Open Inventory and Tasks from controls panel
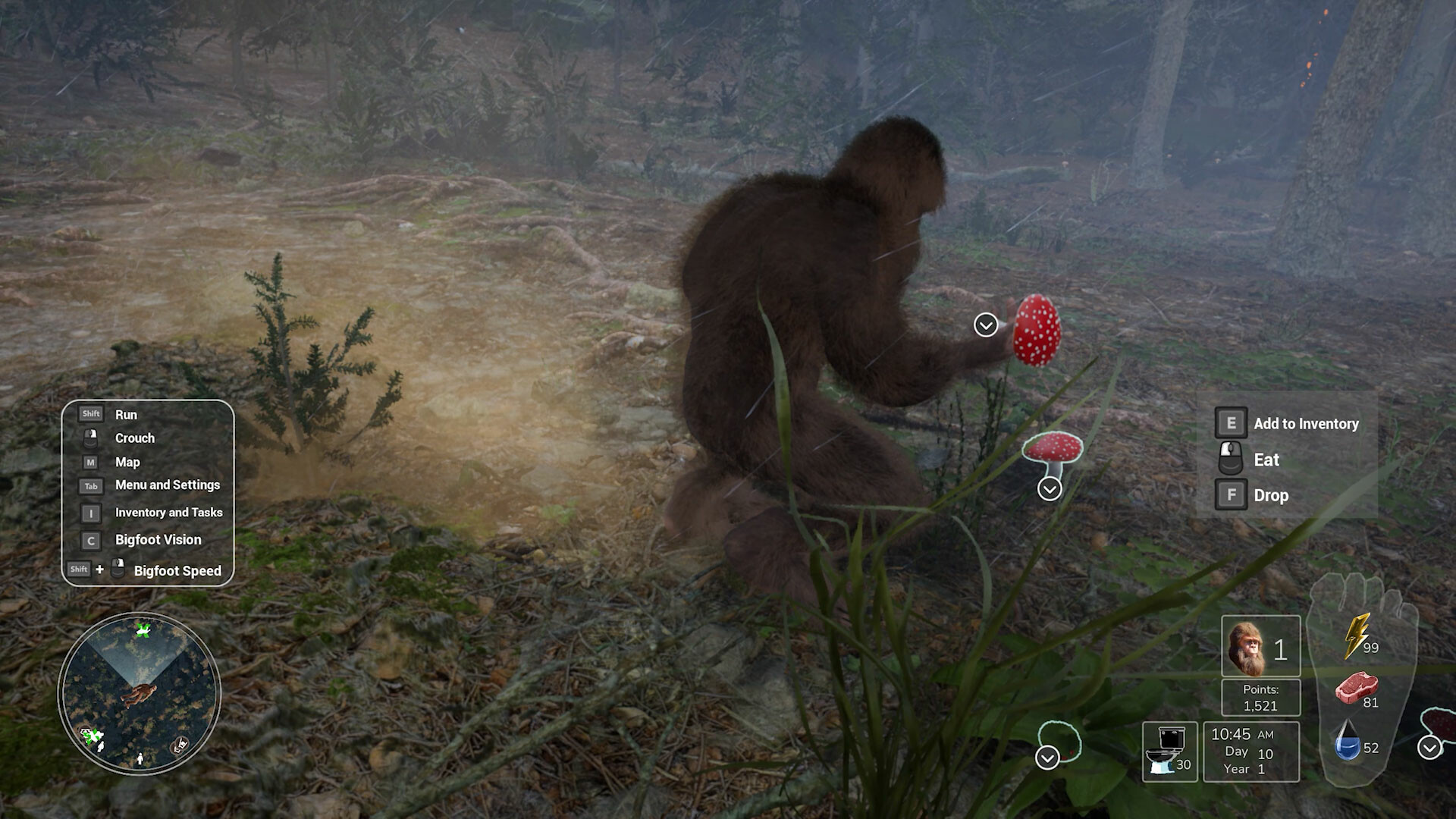The width and height of the screenshot is (1456, 819). pyautogui.click(x=90, y=513)
